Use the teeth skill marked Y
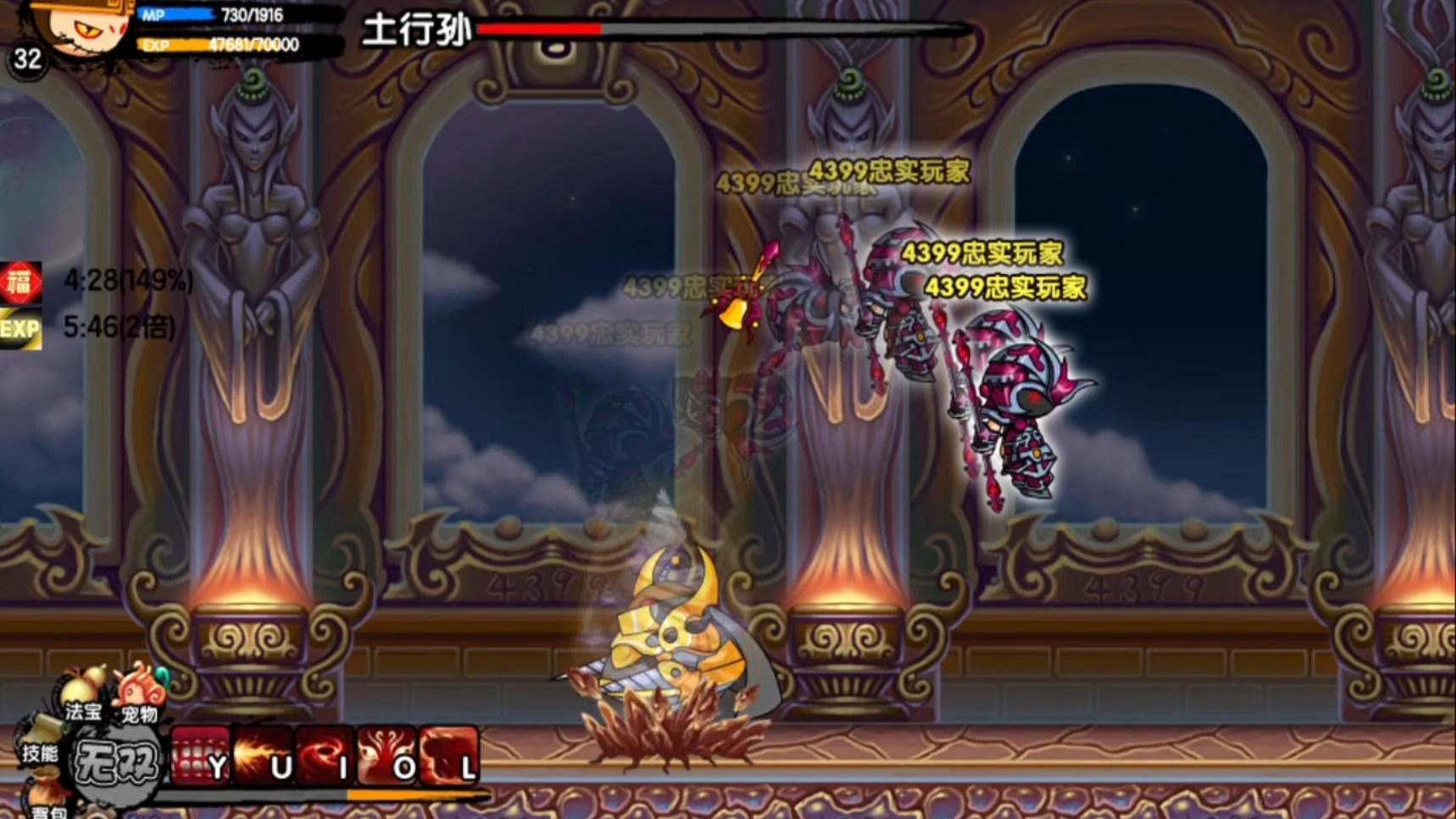This screenshot has width=1456, height=819. click(x=201, y=755)
